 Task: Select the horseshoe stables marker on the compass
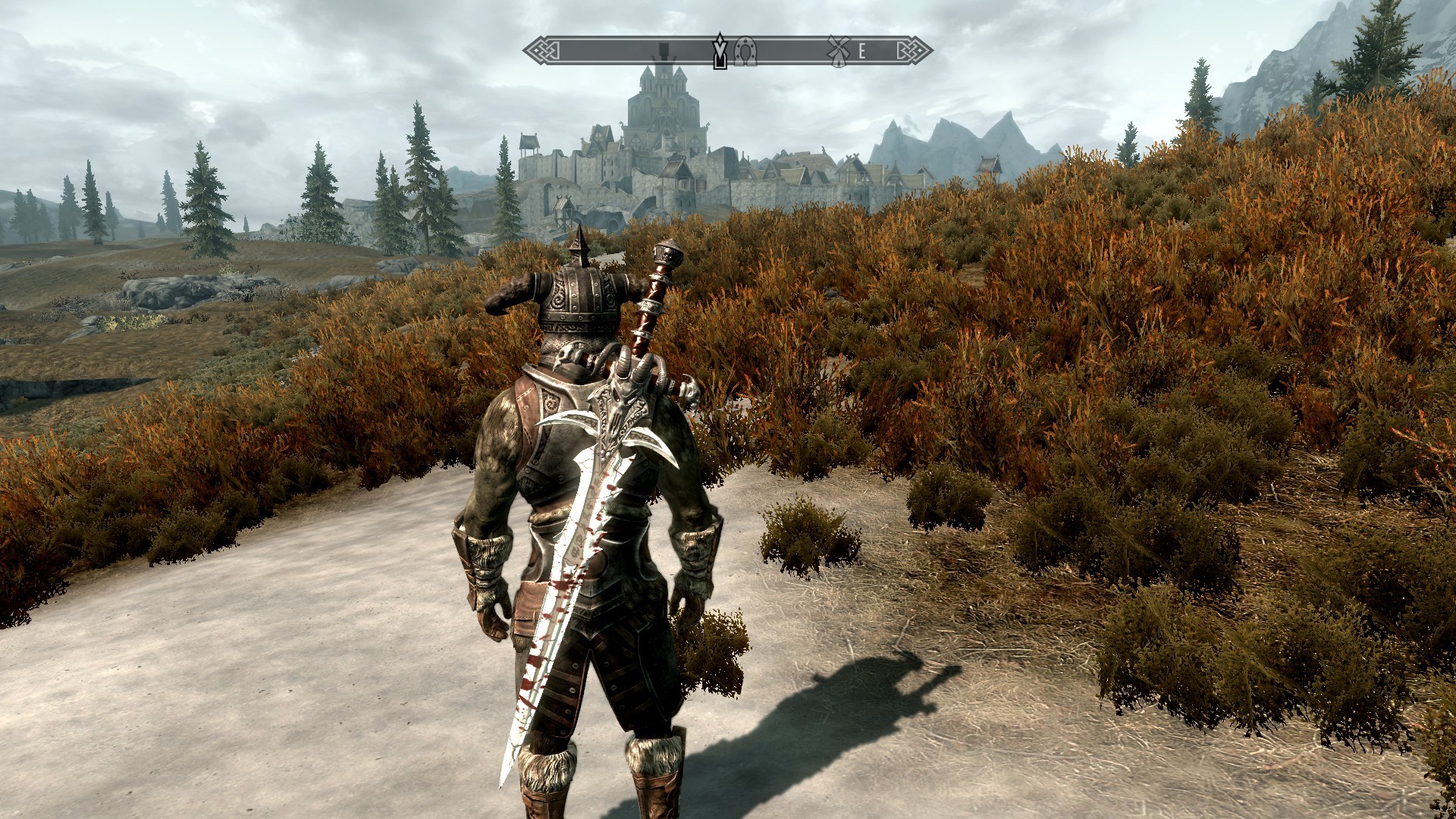pos(746,51)
